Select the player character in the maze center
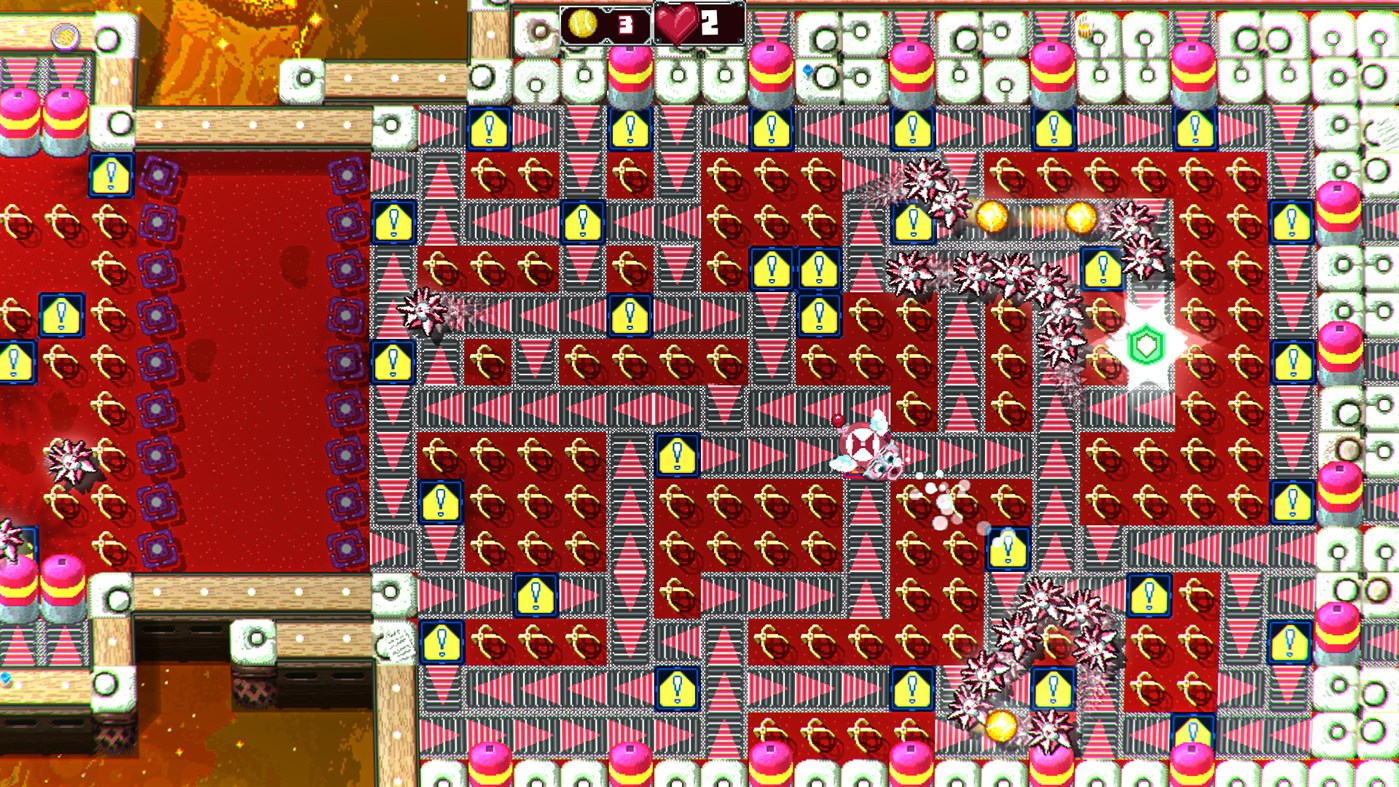This screenshot has width=1399, height=787. click(x=868, y=448)
